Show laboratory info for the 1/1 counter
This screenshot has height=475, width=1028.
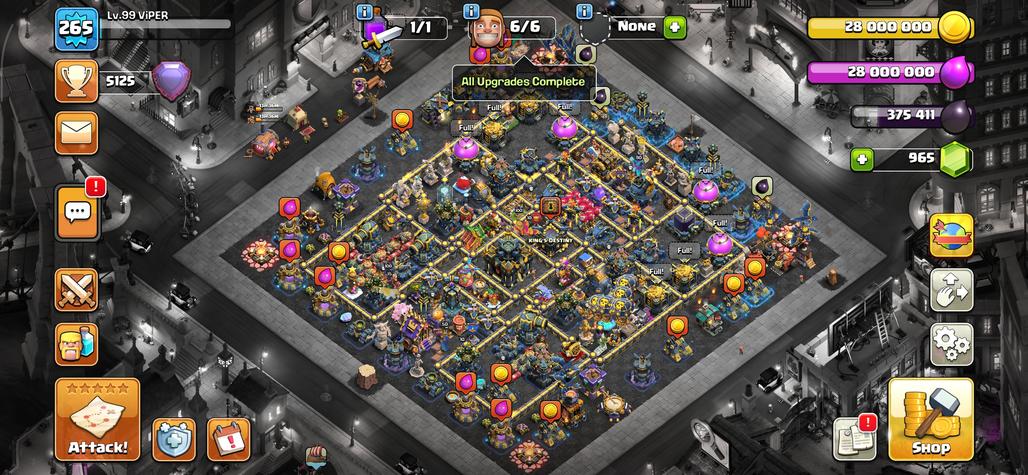coord(364,12)
